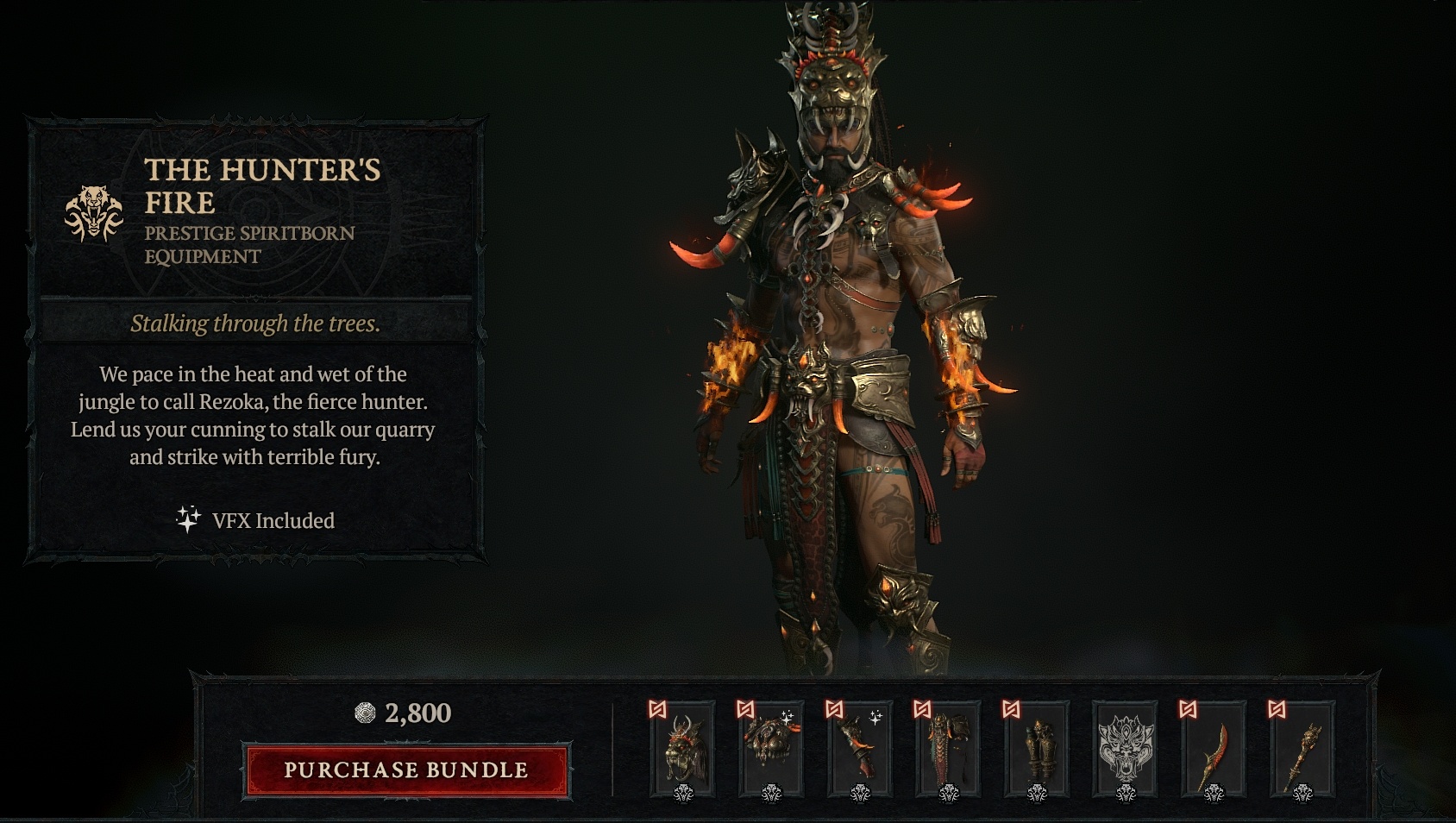
Task: View the boots armor piece thumbnail
Action: (1039, 749)
